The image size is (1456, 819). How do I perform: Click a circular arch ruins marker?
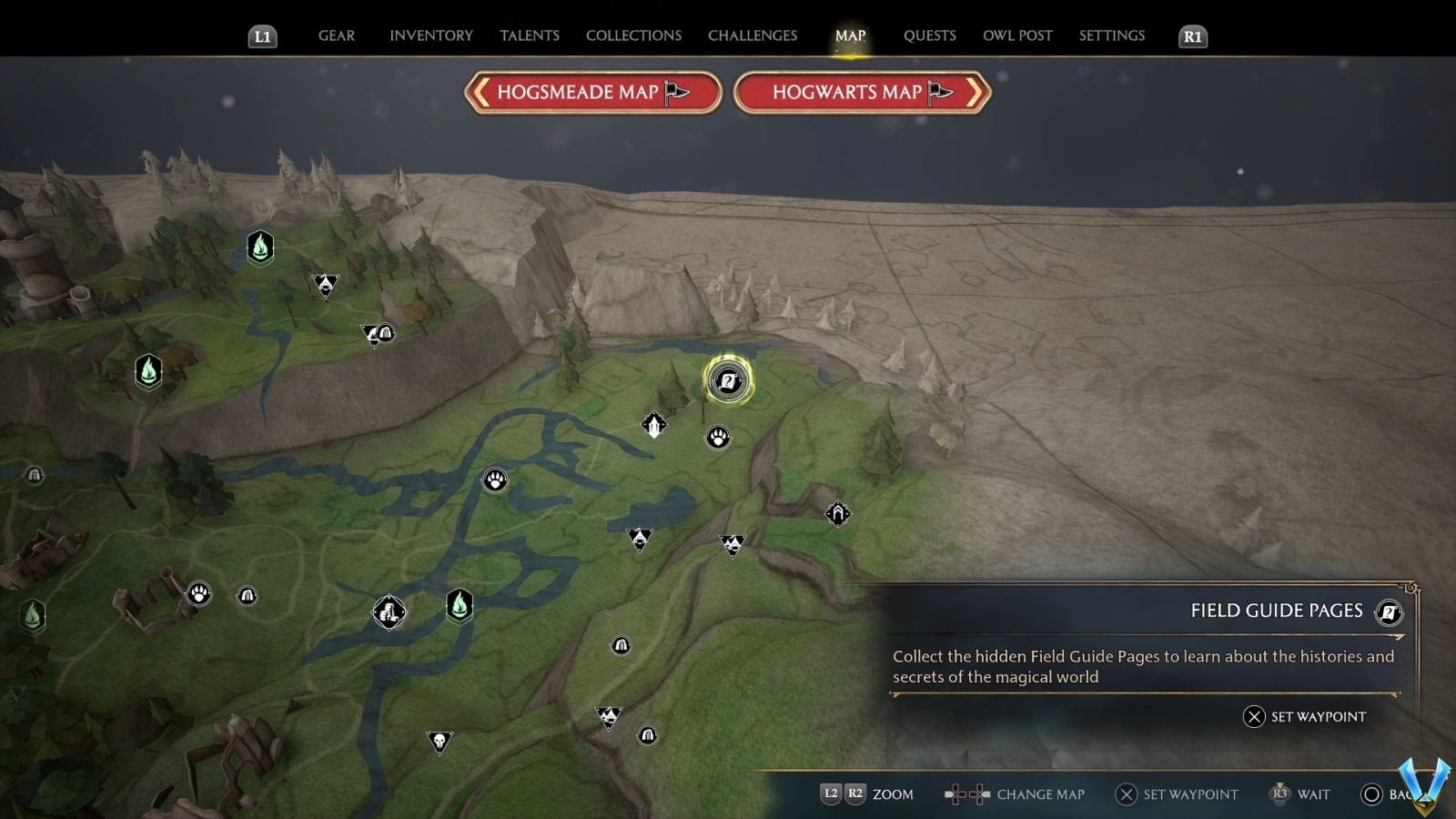pos(248,594)
